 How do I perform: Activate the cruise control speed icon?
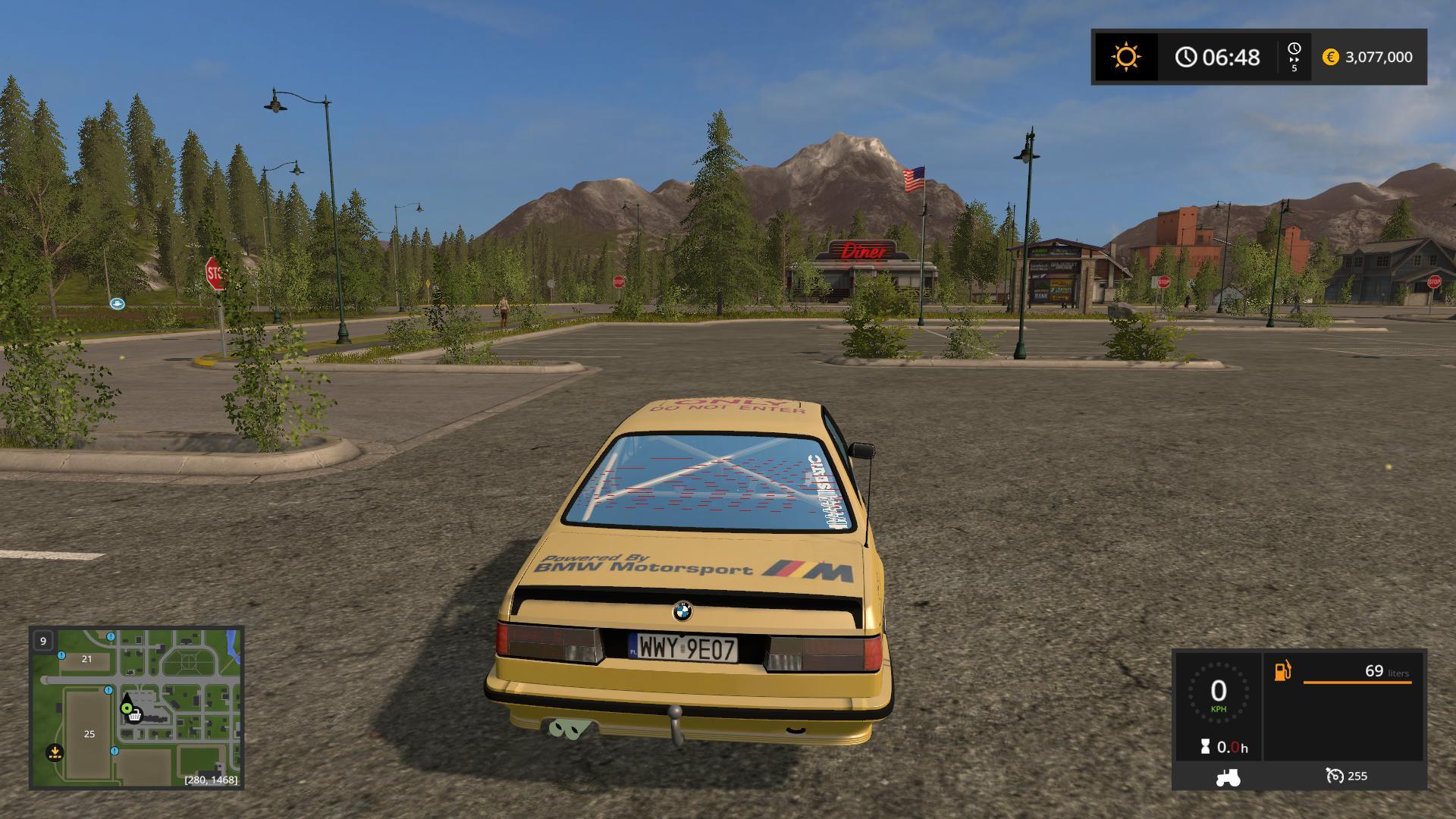point(1335,776)
